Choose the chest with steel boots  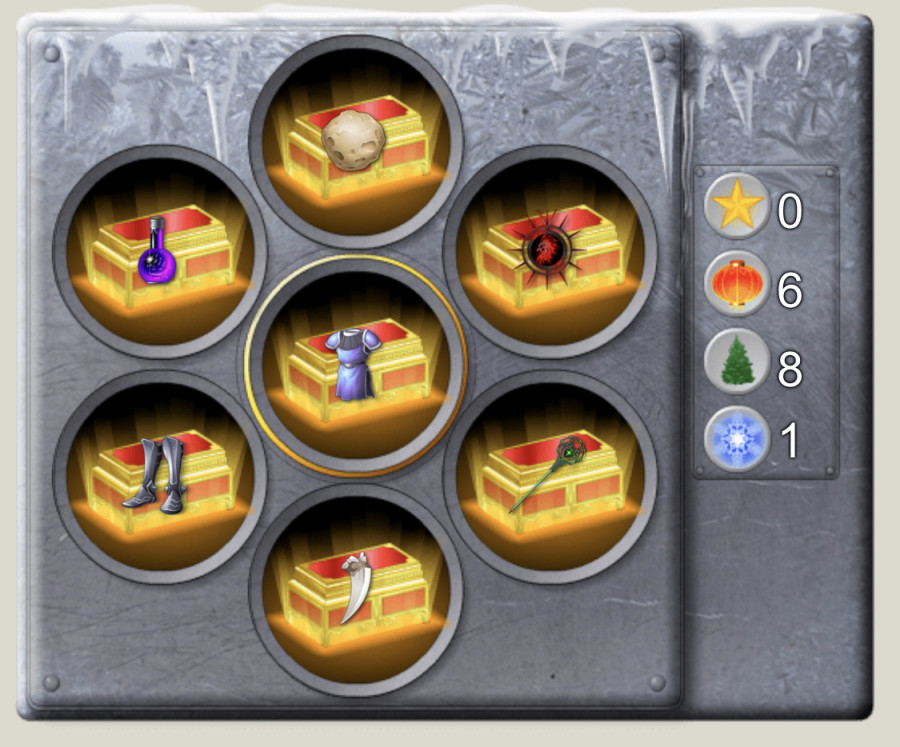(x=160, y=477)
